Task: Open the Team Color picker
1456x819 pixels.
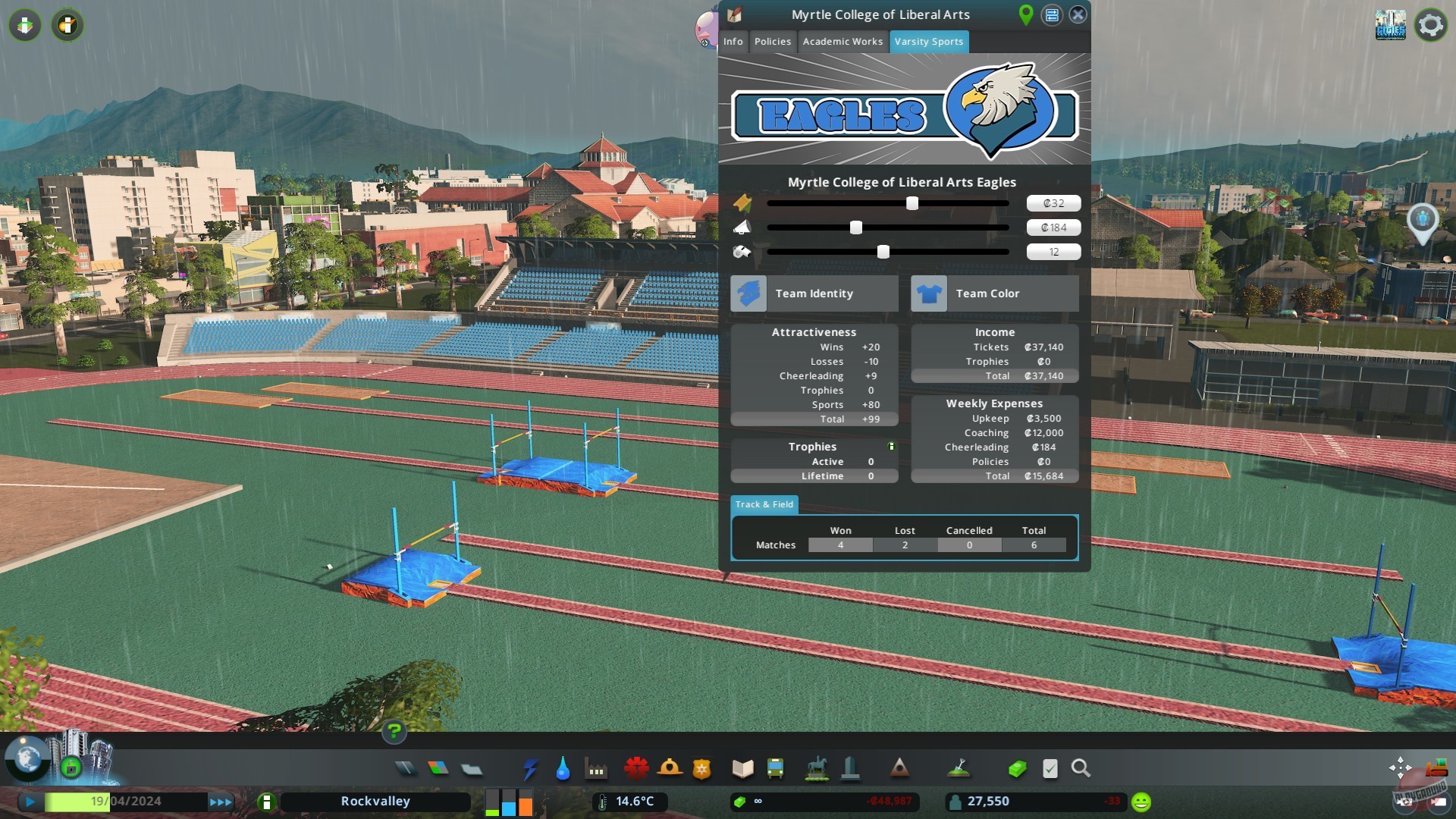Action: click(993, 293)
